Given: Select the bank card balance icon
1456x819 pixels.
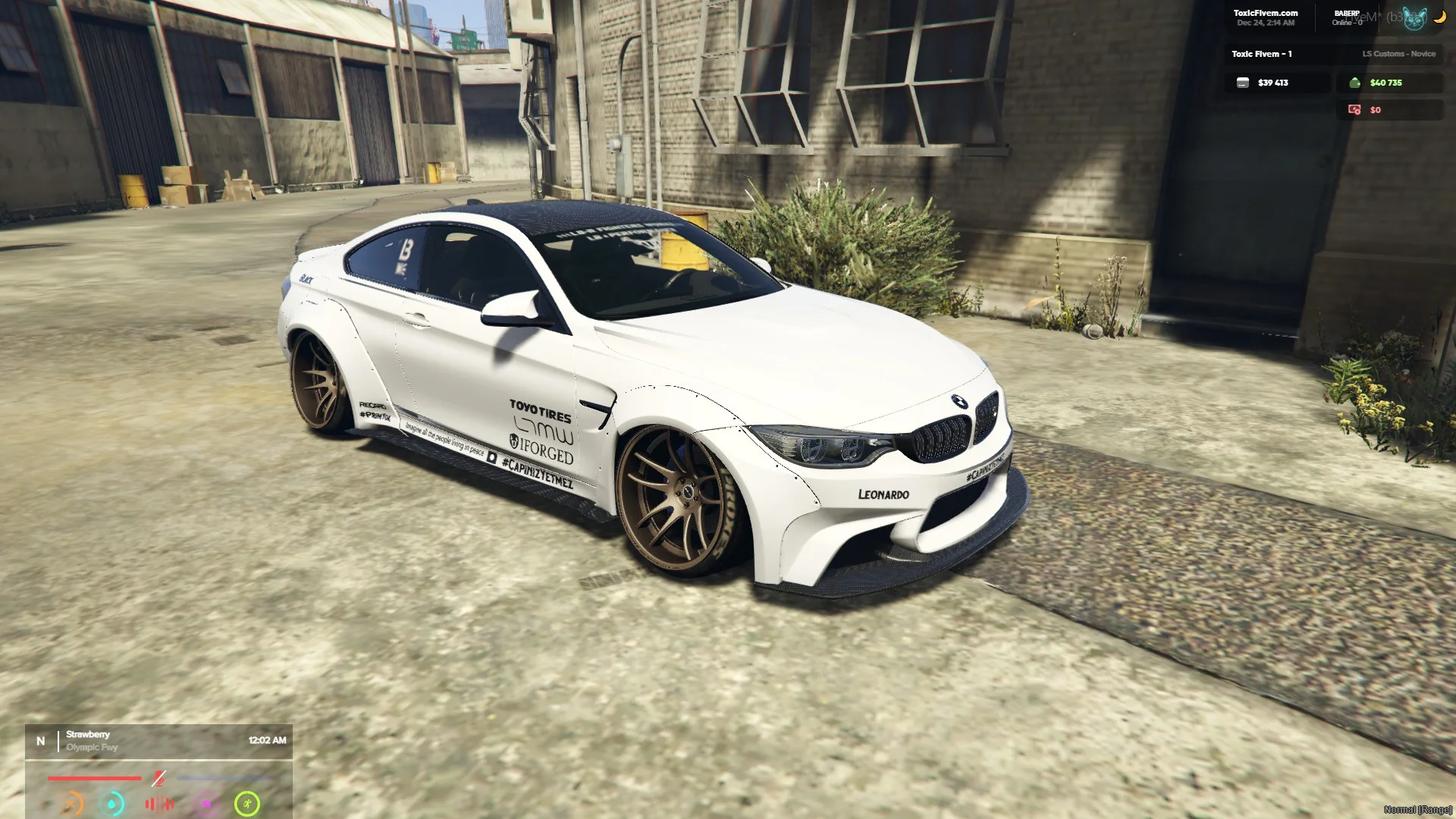Looking at the screenshot, I should 1243,83.
